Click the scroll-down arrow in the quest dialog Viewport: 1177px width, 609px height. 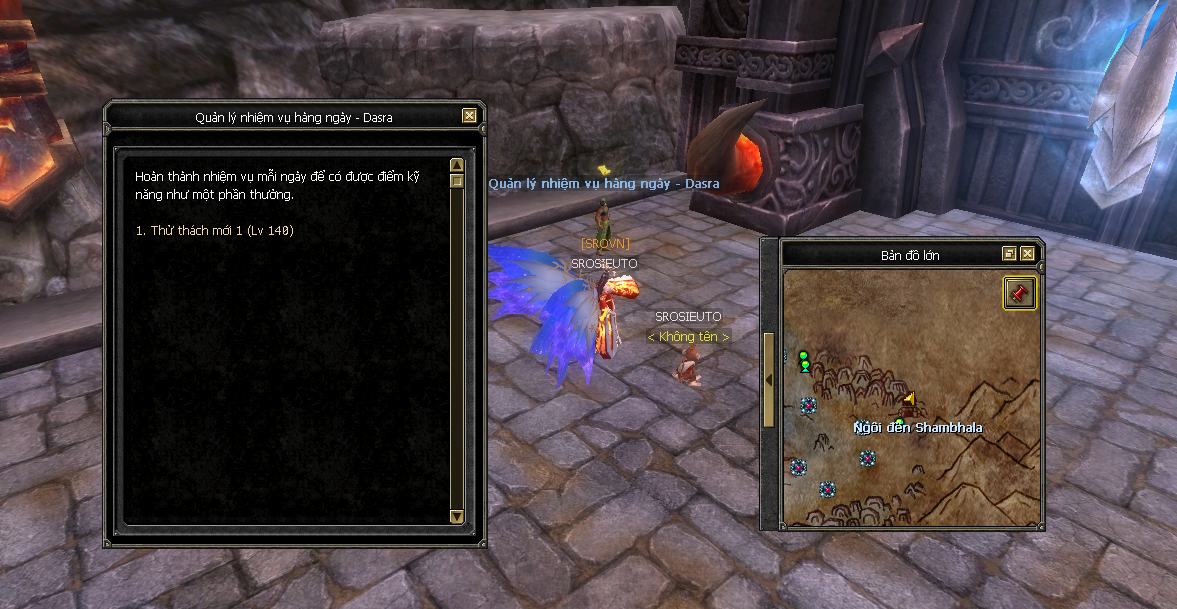[x=457, y=516]
